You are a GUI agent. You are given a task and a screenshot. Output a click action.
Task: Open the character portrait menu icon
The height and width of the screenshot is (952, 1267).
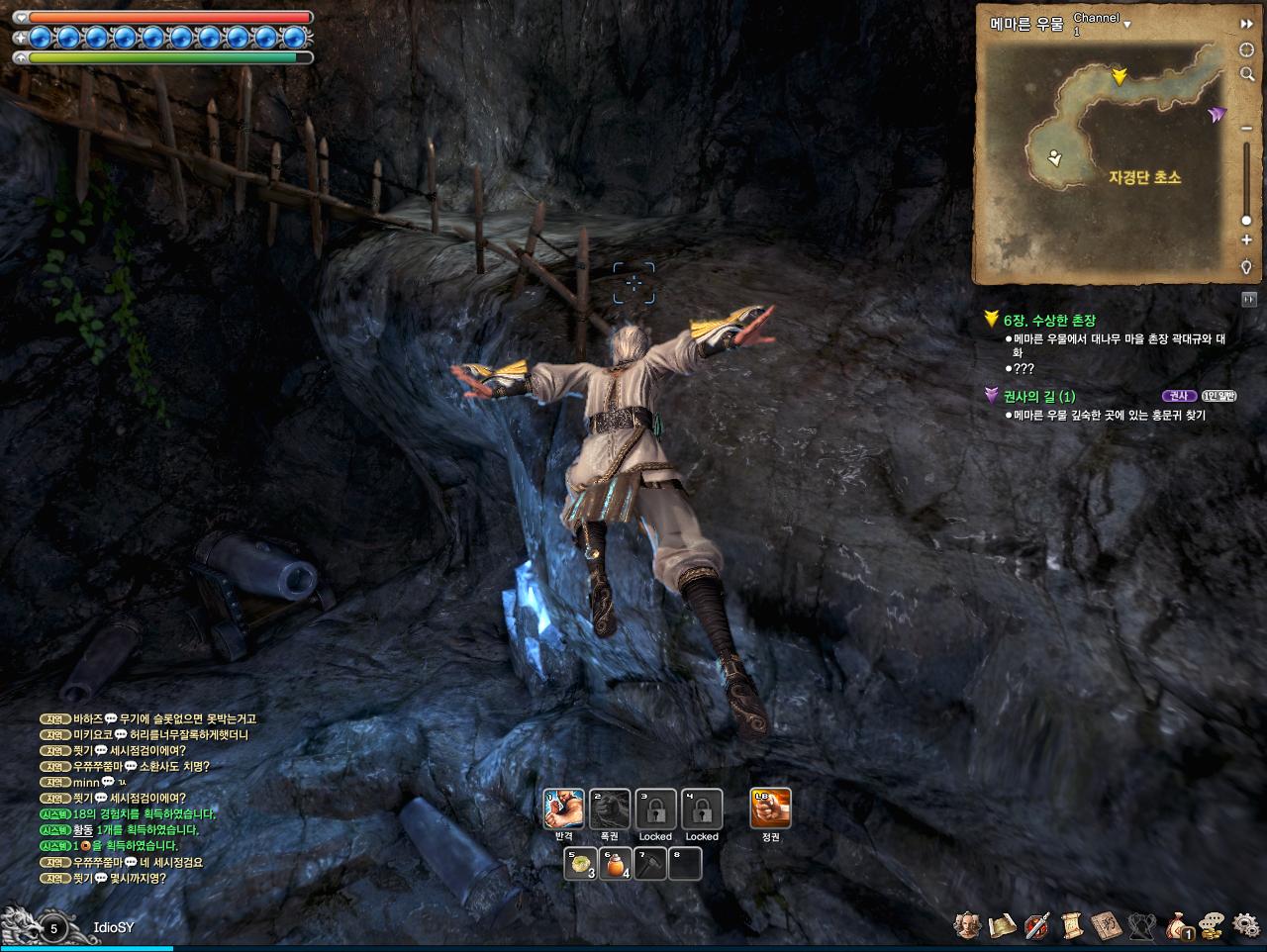[967, 925]
